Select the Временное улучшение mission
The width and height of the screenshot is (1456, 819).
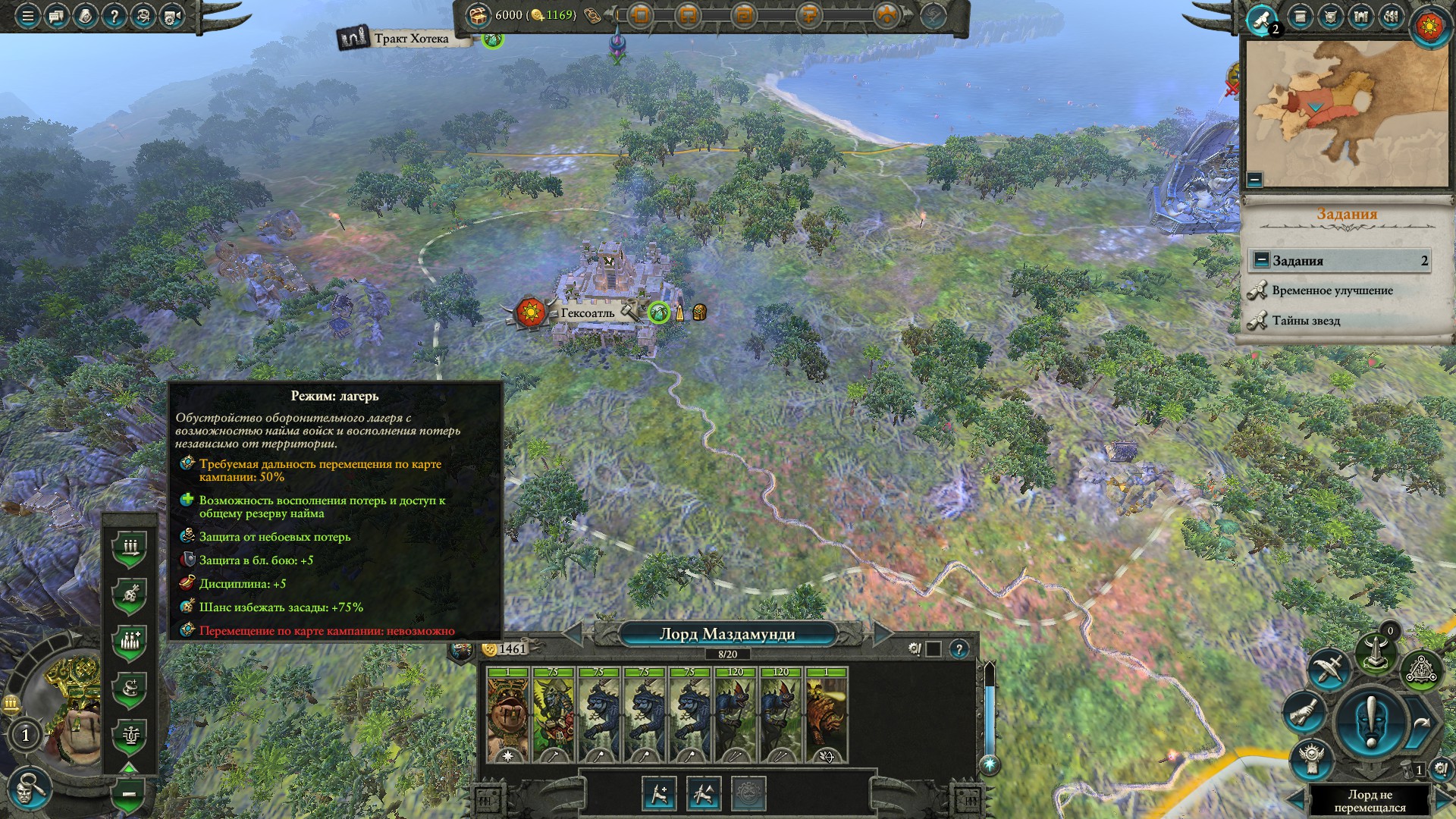click(1332, 290)
